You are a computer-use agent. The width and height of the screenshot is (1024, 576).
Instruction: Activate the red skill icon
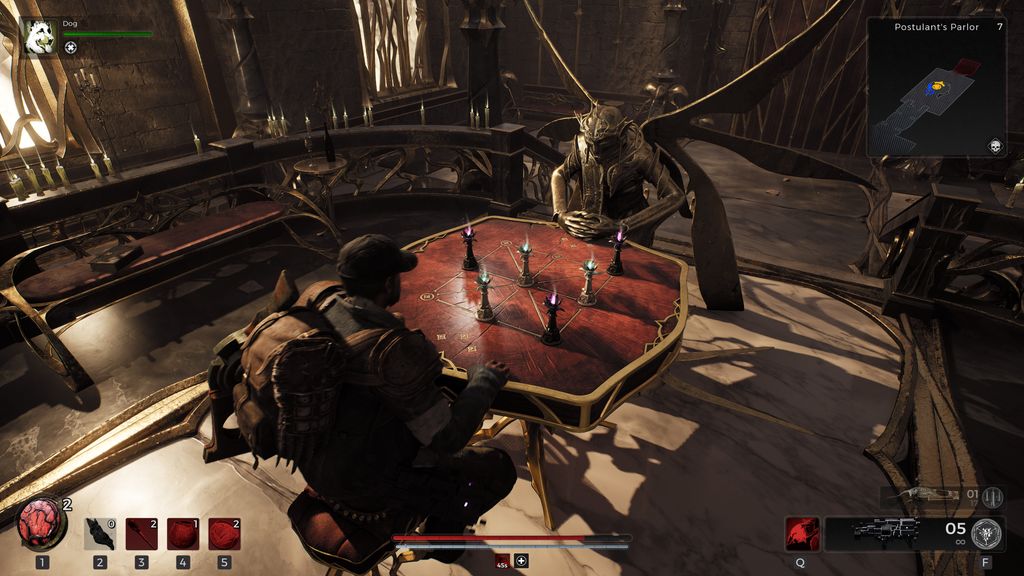(x=802, y=533)
